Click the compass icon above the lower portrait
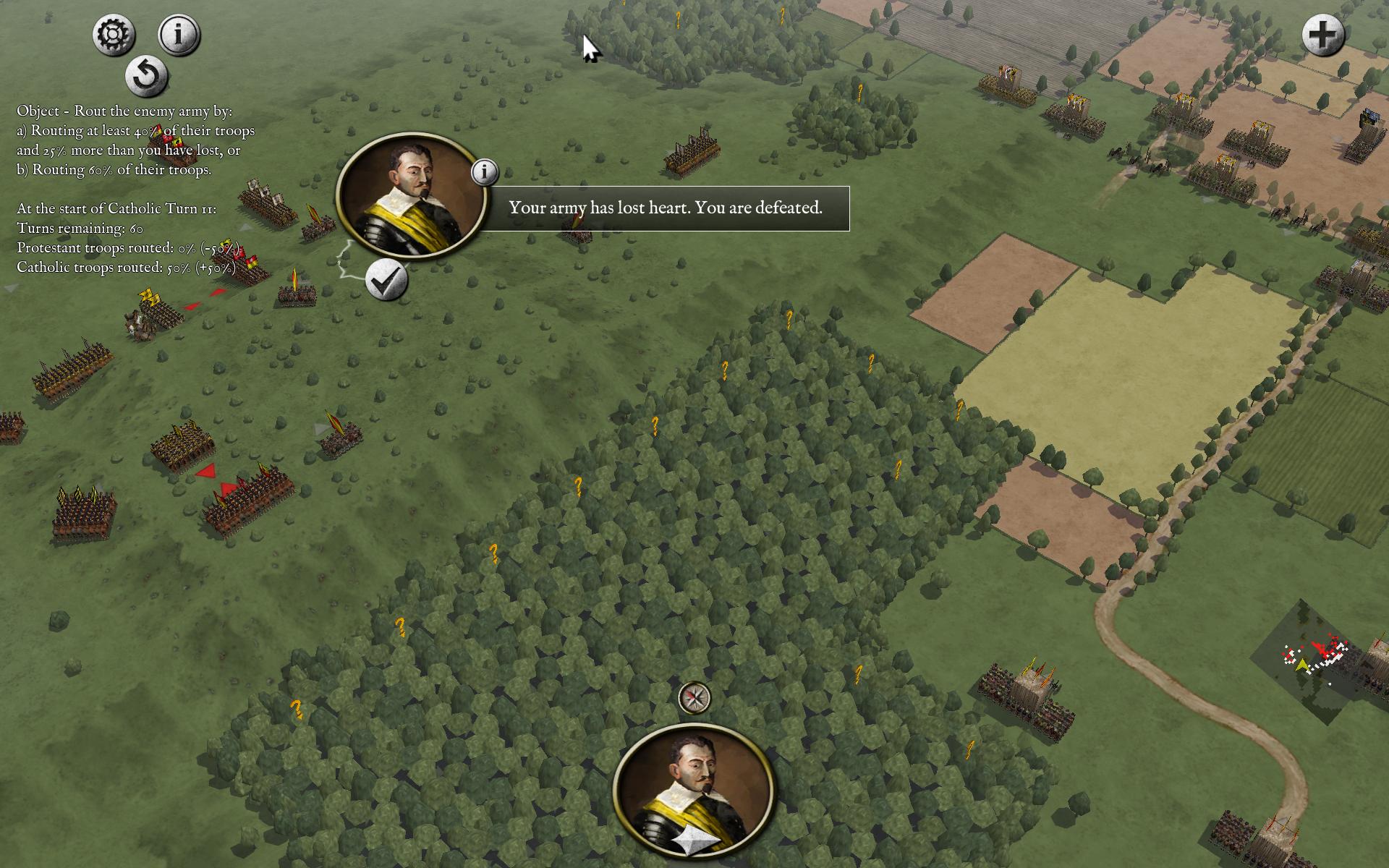The width and height of the screenshot is (1389, 868). 694,697
